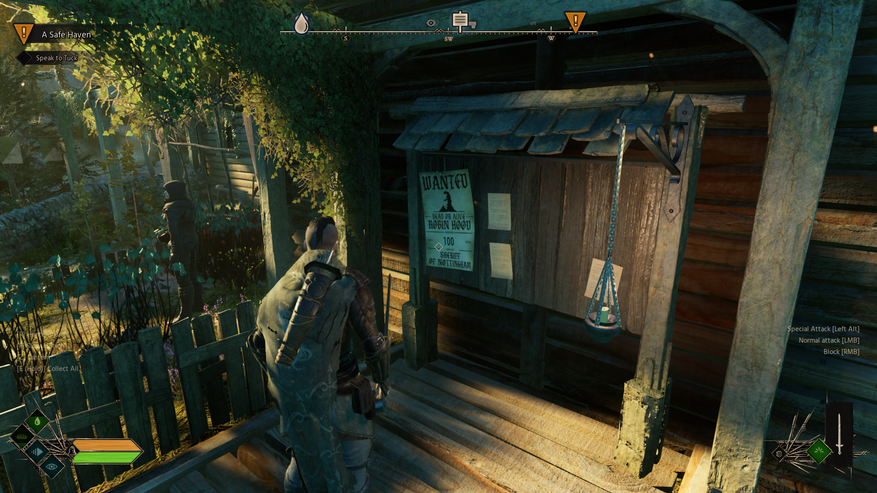Click the bread food status icon
The height and width of the screenshot is (493, 877).
[x=24, y=437]
